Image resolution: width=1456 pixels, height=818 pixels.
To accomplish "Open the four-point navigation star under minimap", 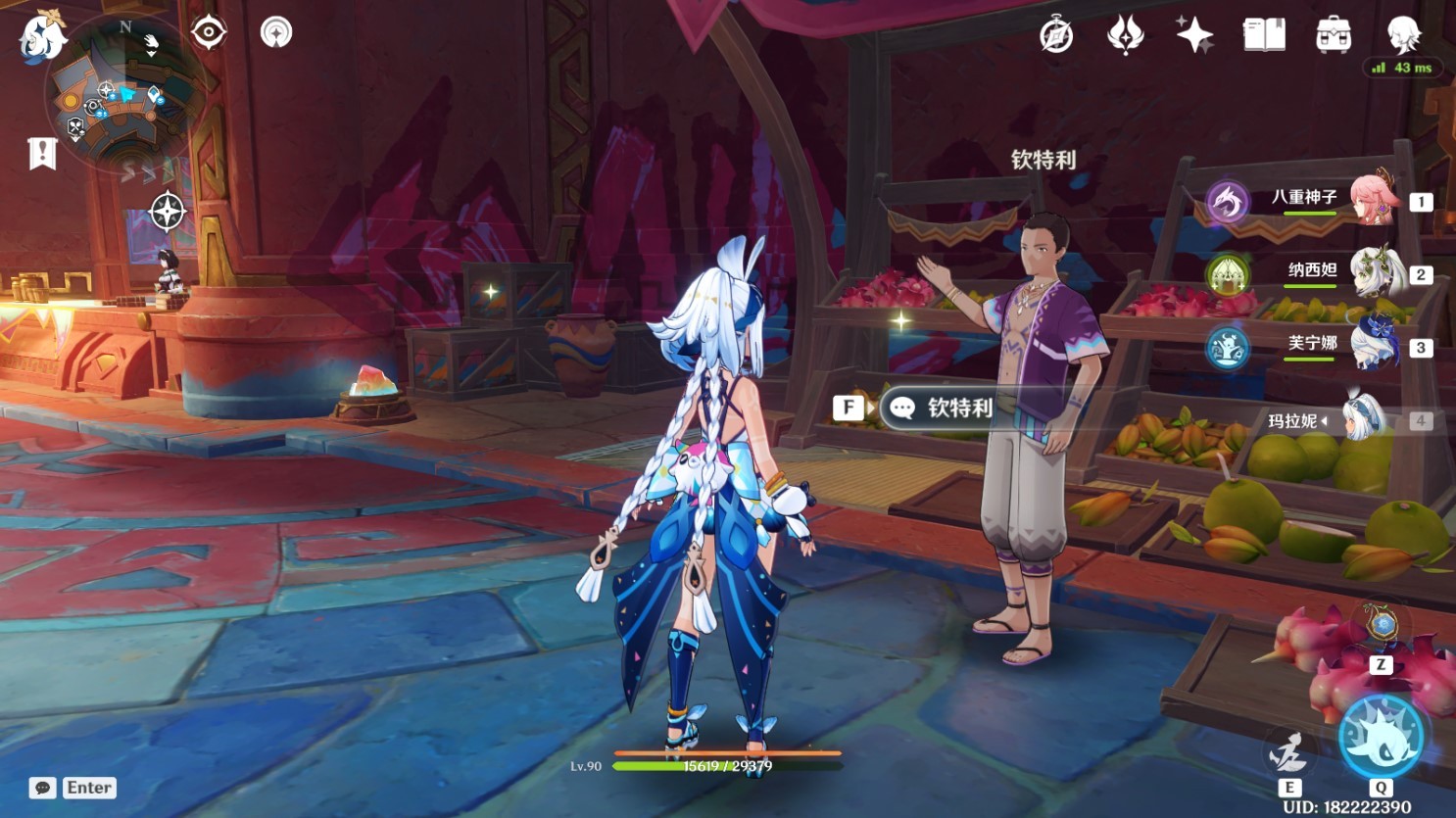I will [x=167, y=211].
